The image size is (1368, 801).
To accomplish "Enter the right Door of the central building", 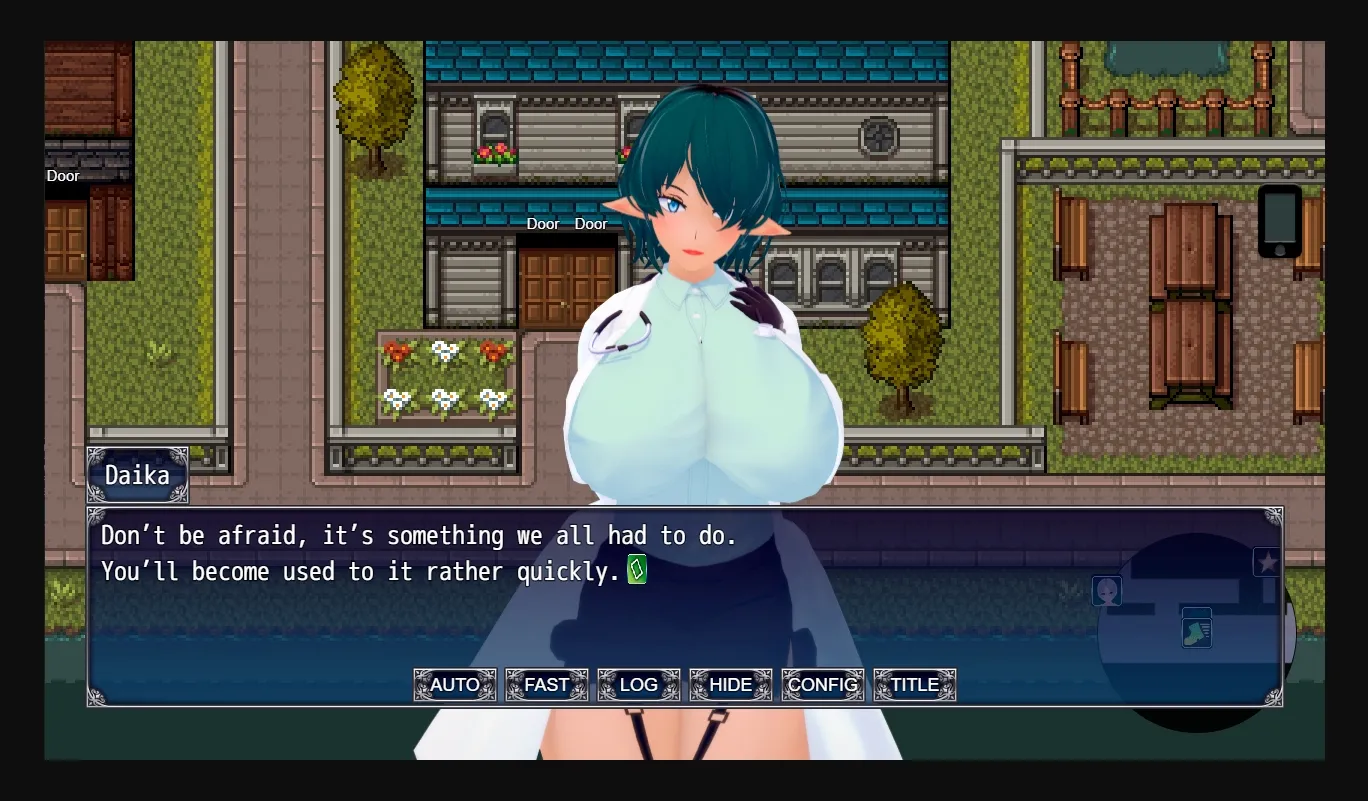I will (591, 224).
